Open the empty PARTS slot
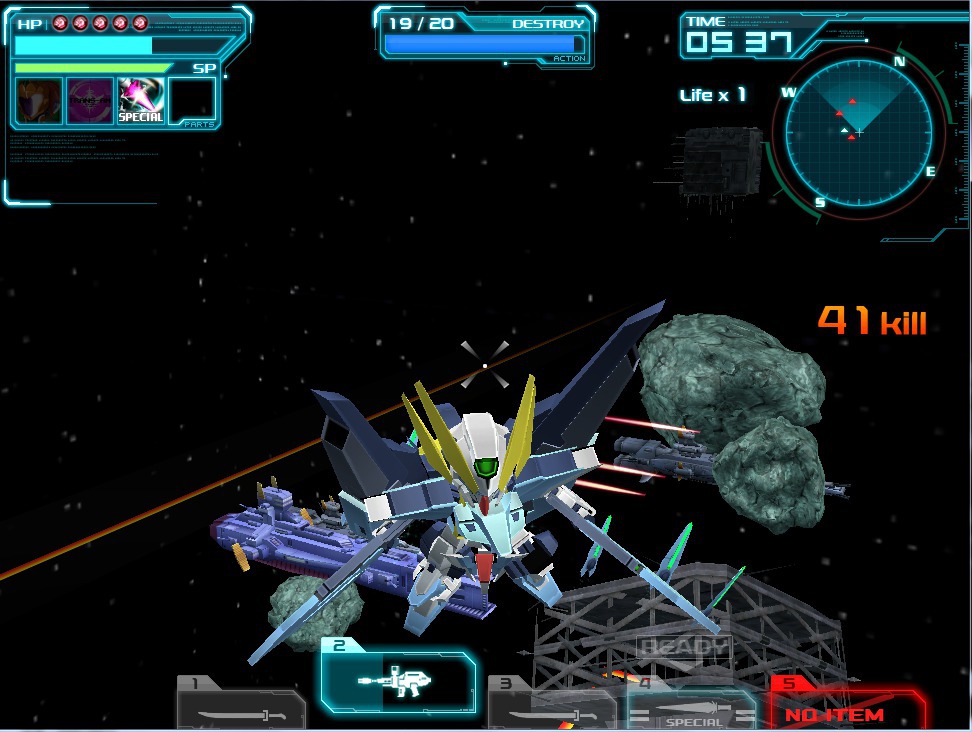 (x=192, y=100)
